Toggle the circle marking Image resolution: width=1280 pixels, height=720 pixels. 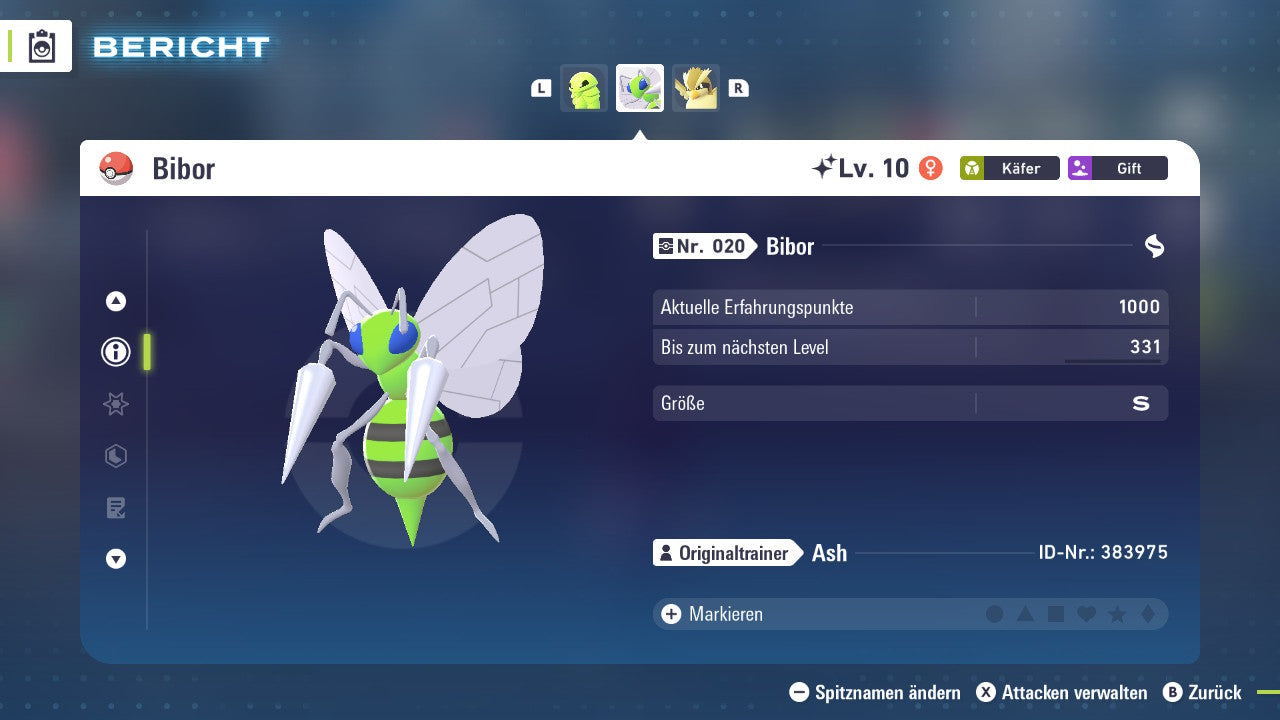(x=995, y=614)
